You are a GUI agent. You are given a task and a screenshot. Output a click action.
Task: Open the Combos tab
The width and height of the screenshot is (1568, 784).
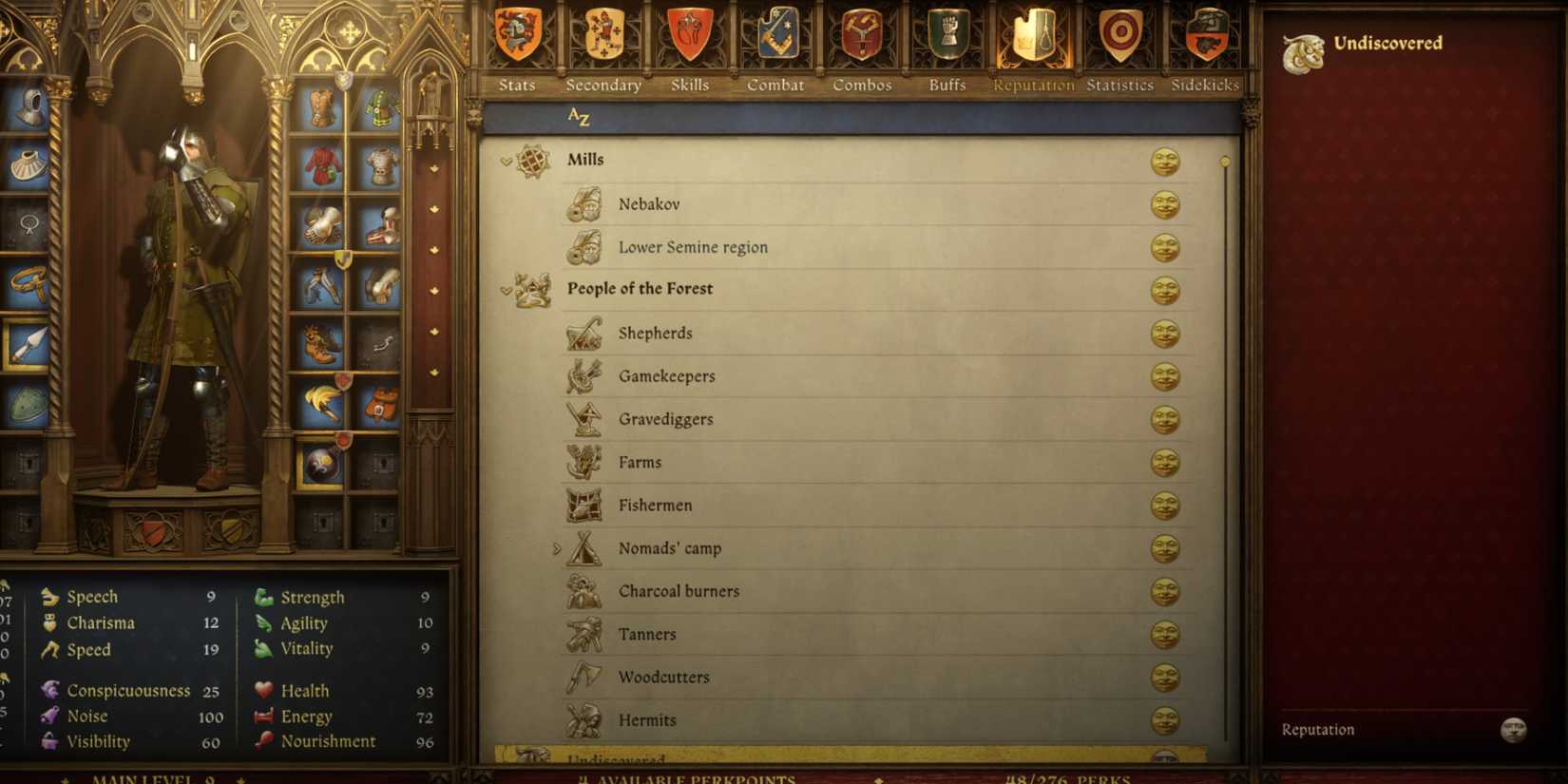click(x=861, y=33)
